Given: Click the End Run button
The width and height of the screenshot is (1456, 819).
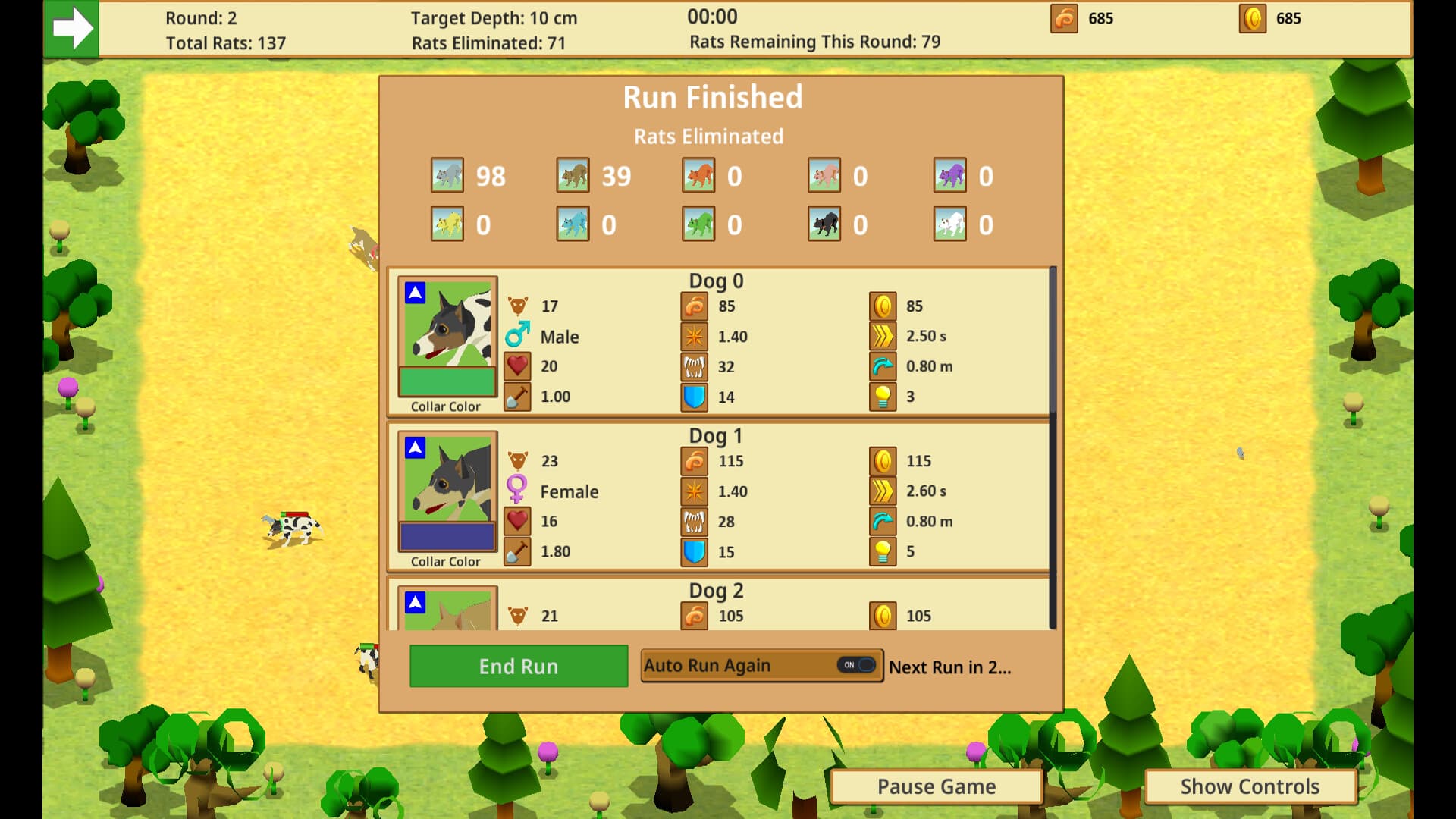Looking at the screenshot, I should tap(518, 665).
